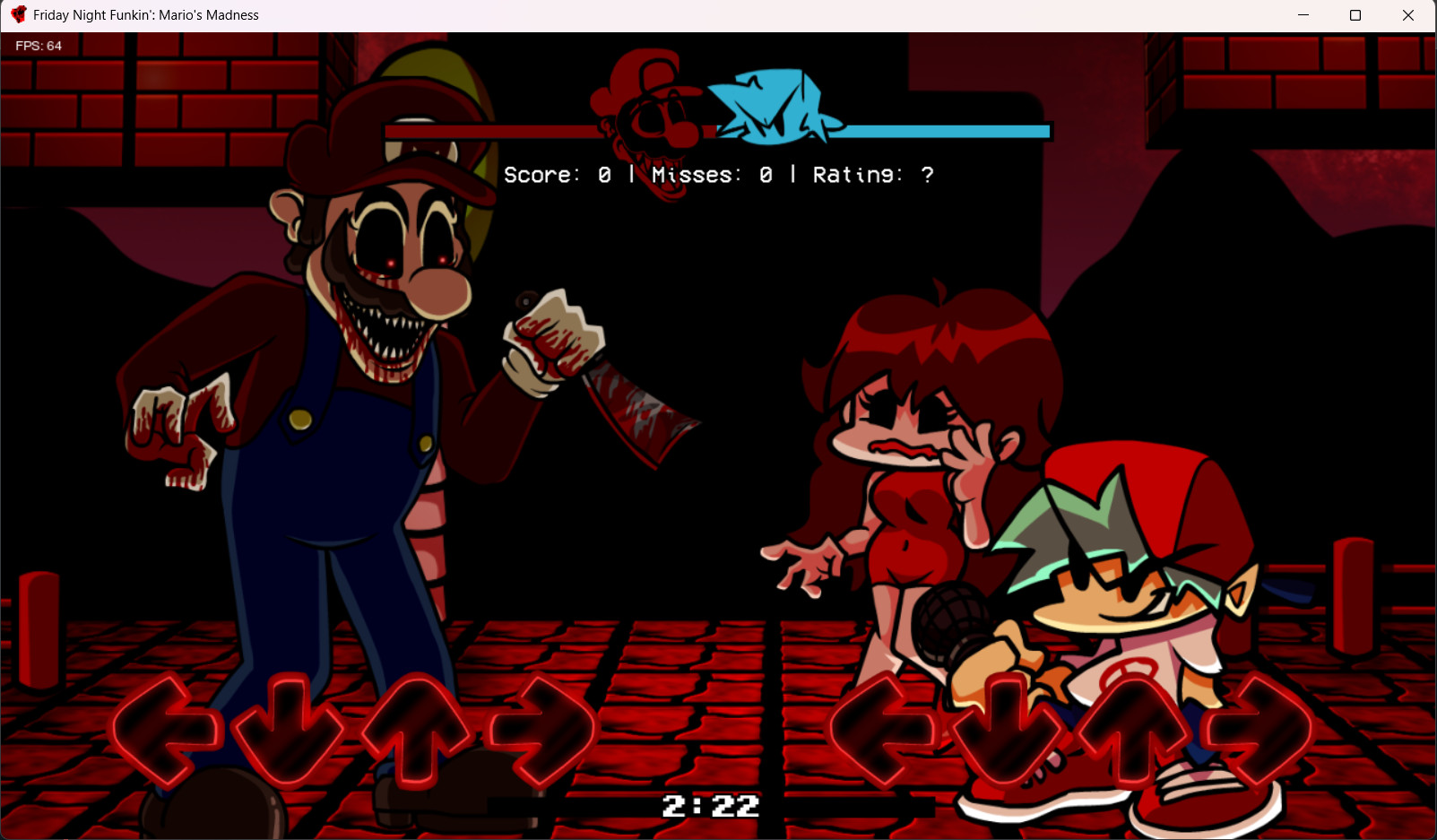The height and width of the screenshot is (840, 1437).
Task: Click the FPS counter in the corner
Action: tap(41, 45)
